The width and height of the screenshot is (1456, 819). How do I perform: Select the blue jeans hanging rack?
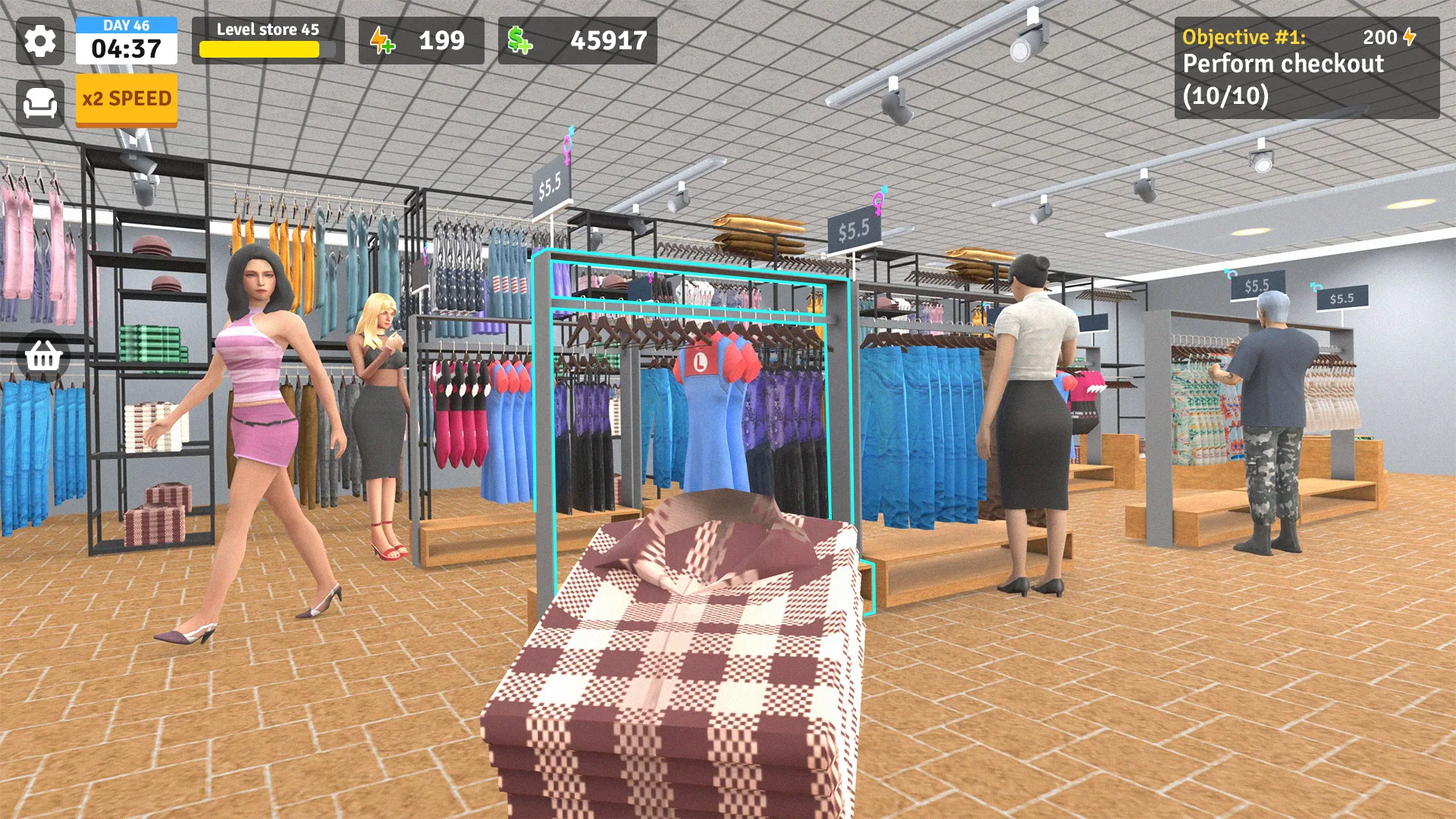[921, 432]
